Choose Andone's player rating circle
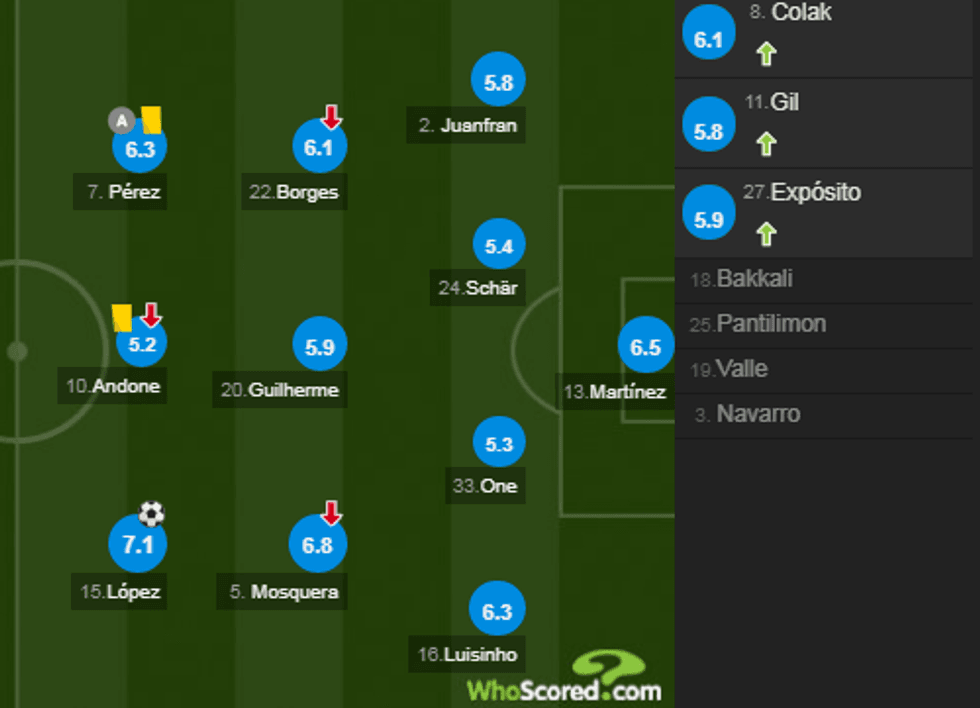980x708 pixels. (x=141, y=344)
